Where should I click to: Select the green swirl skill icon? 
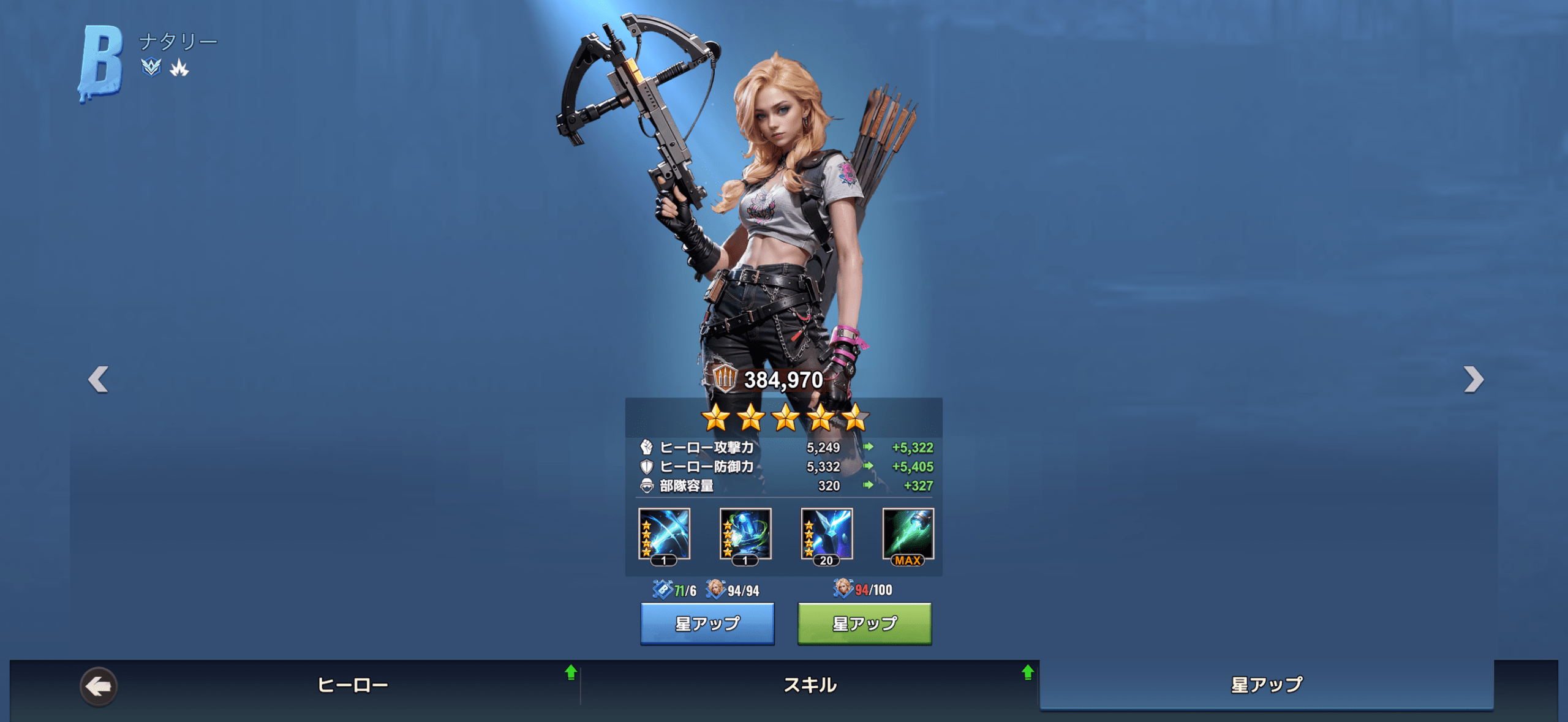coord(745,535)
